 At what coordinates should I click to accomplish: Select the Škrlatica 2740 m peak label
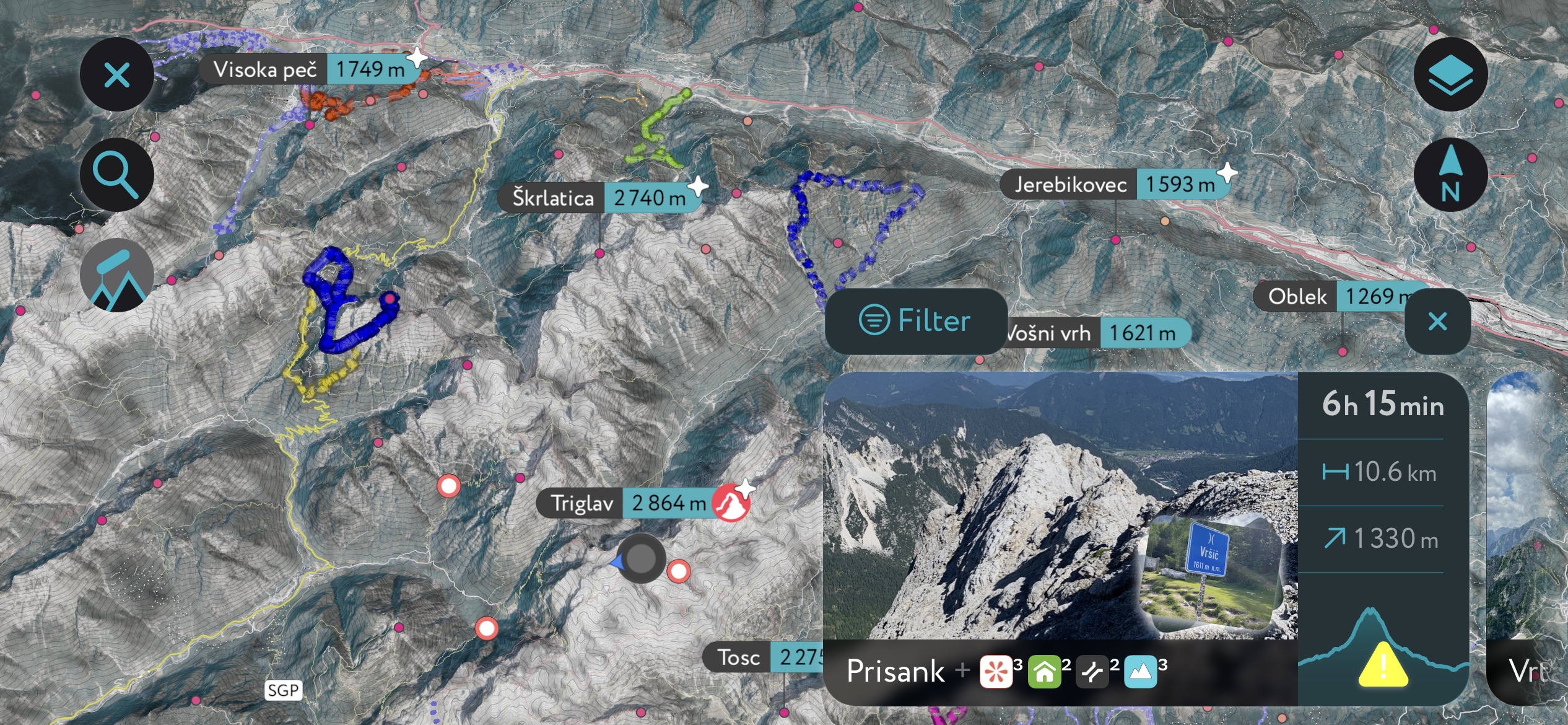click(599, 198)
